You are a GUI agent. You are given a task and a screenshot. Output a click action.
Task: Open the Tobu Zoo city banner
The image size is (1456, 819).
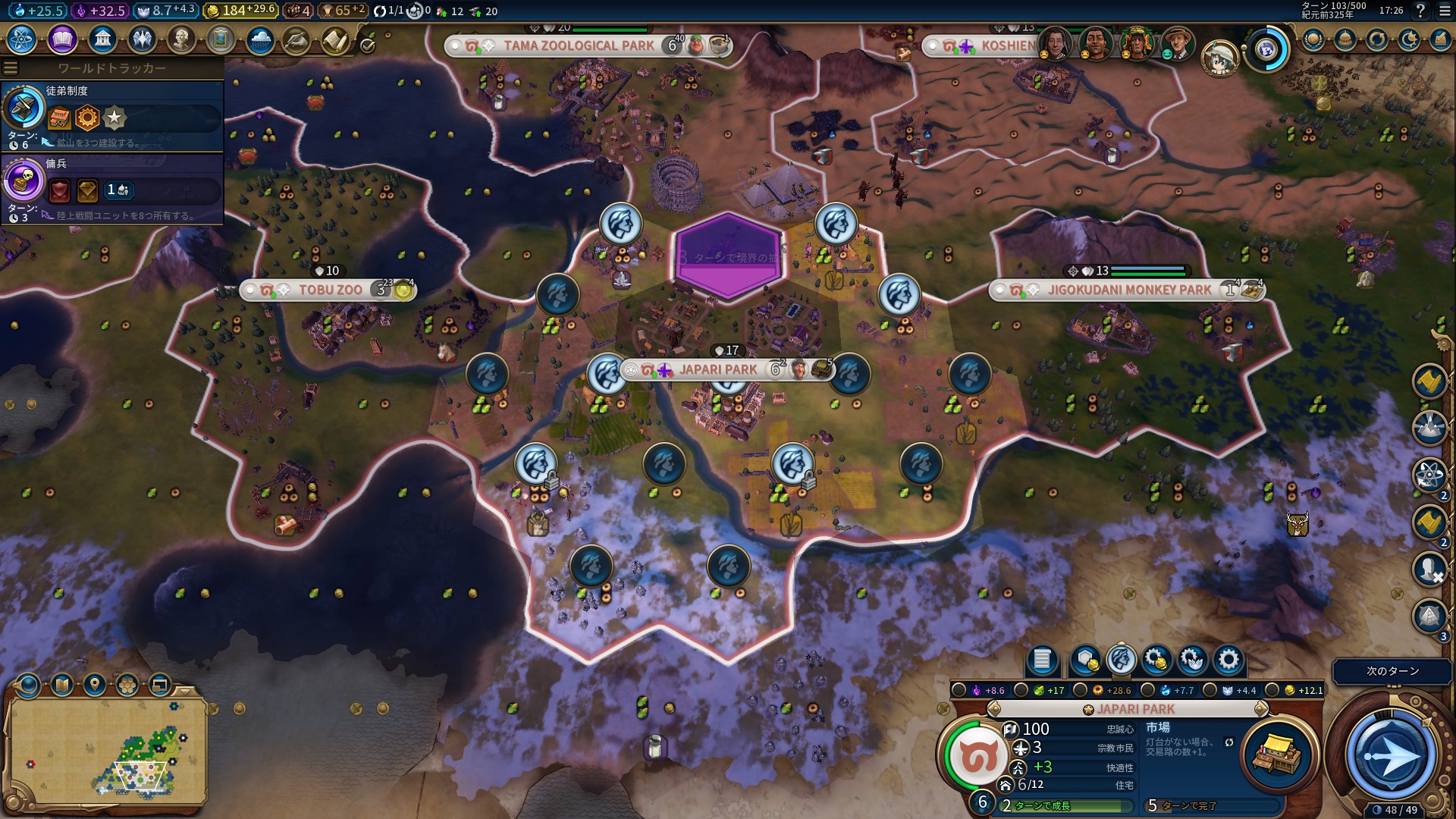pyautogui.click(x=330, y=290)
